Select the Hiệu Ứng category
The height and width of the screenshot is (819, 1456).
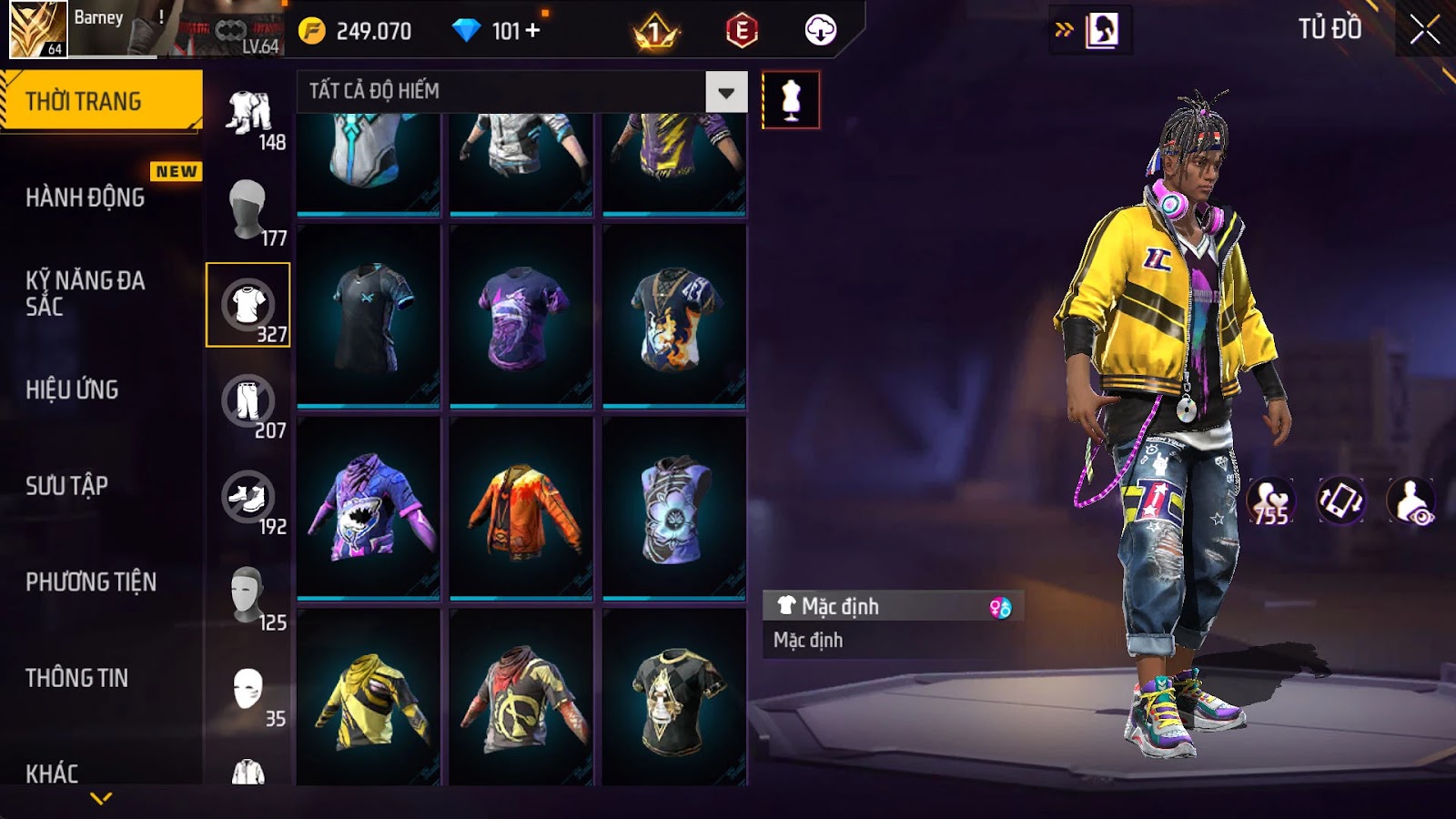point(72,389)
